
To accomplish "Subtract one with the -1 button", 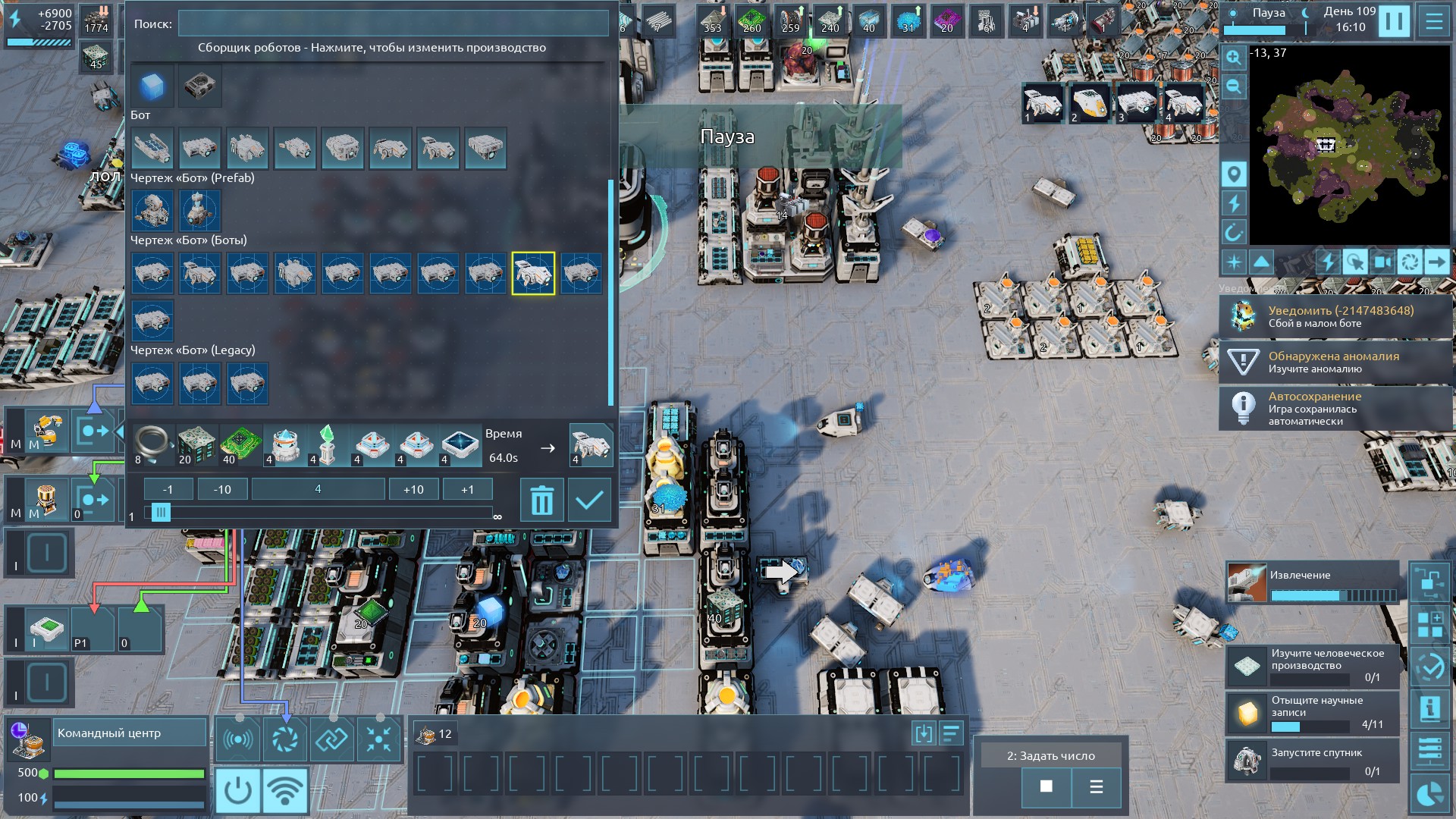I will [x=168, y=489].
